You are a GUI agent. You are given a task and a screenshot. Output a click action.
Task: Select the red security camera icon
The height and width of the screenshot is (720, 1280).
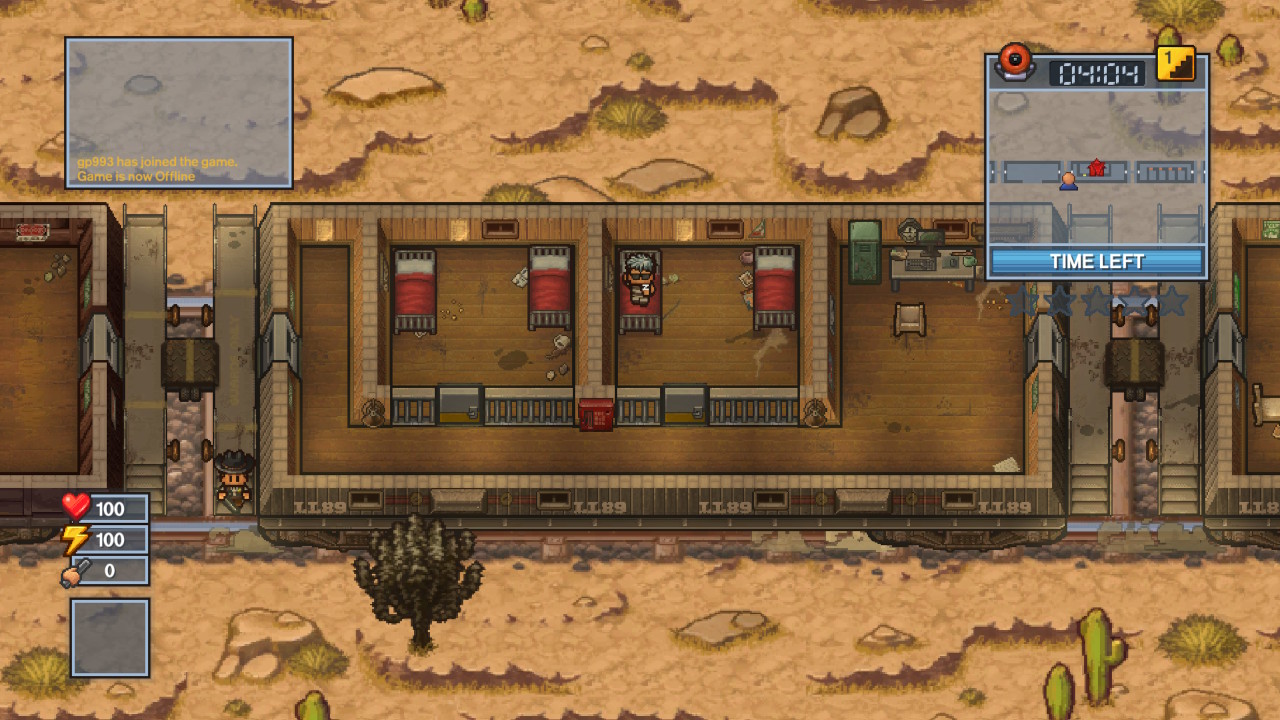click(x=1016, y=61)
